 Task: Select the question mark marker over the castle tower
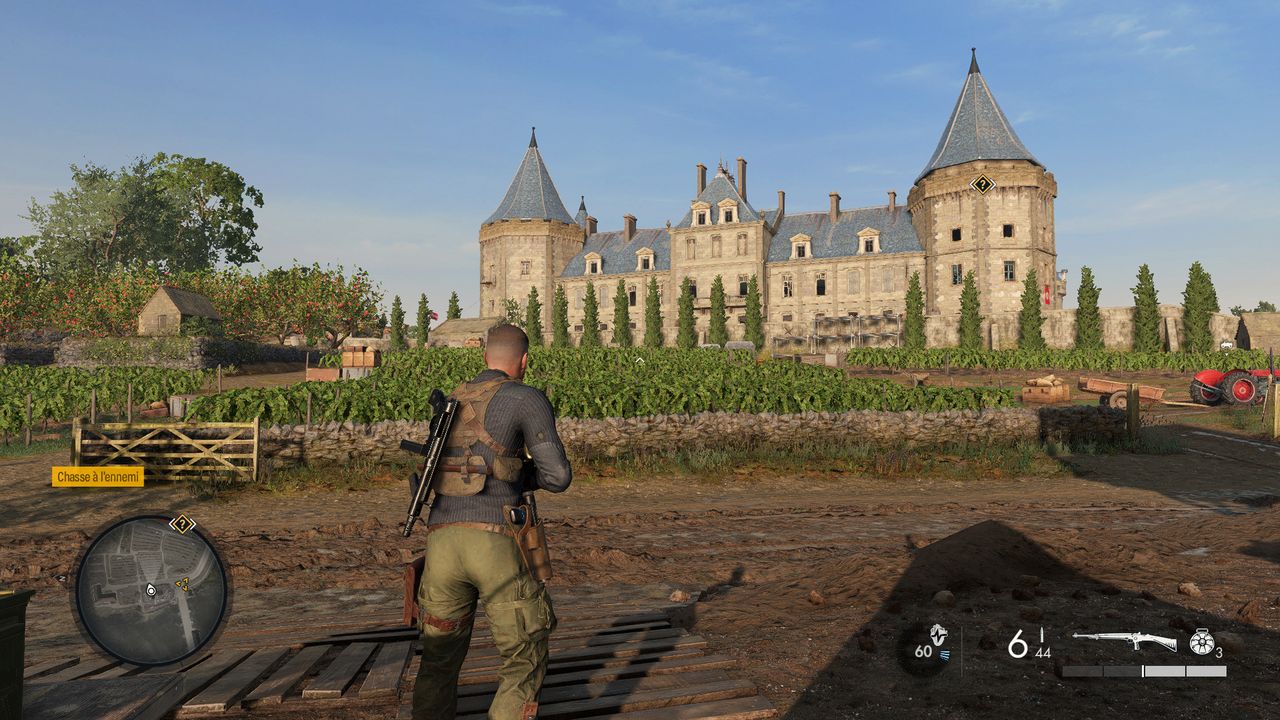[982, 183]
